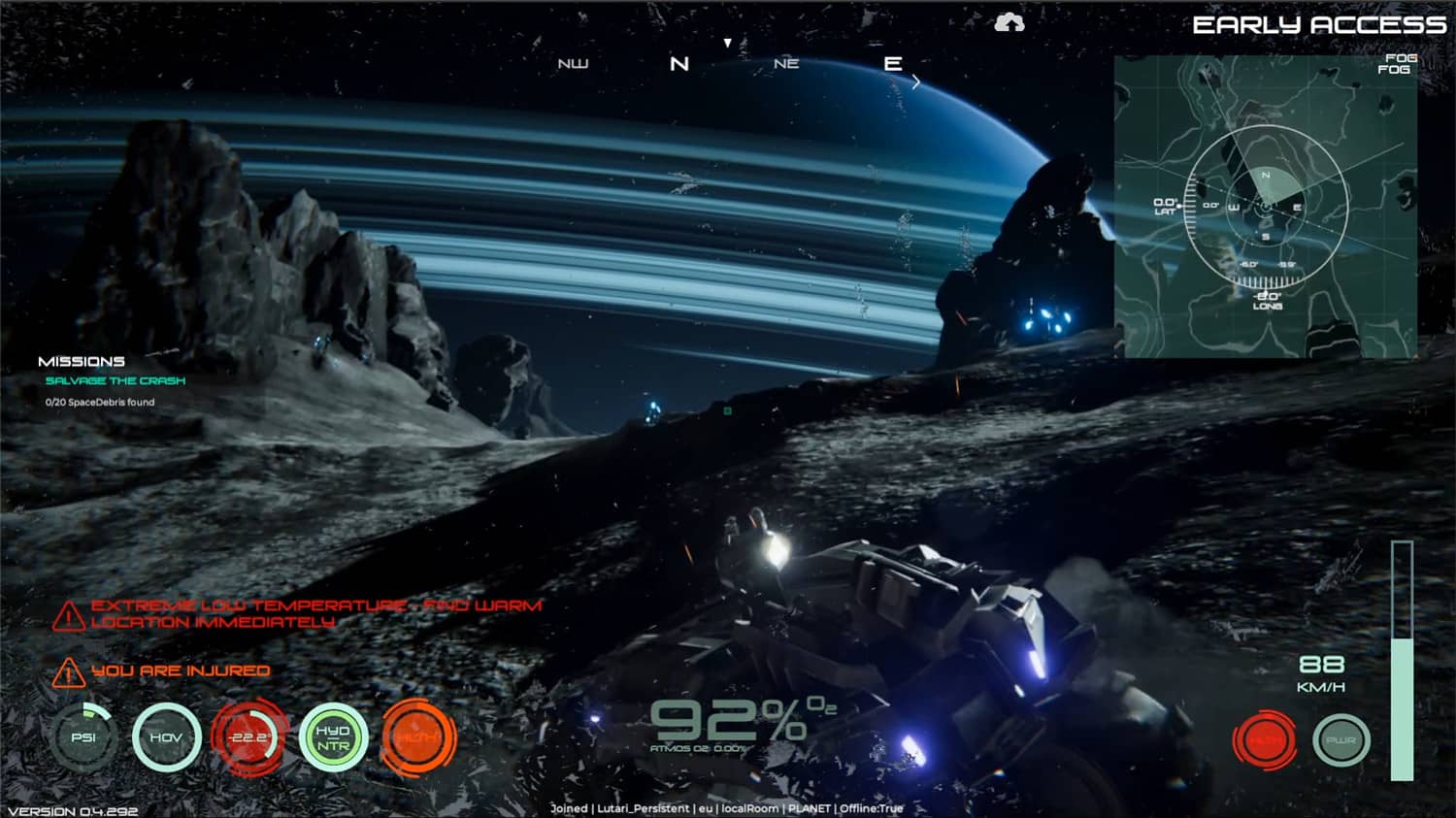Click the red damage warning circle
This screenshot has width=1456, height=818.
[1265, 739]
